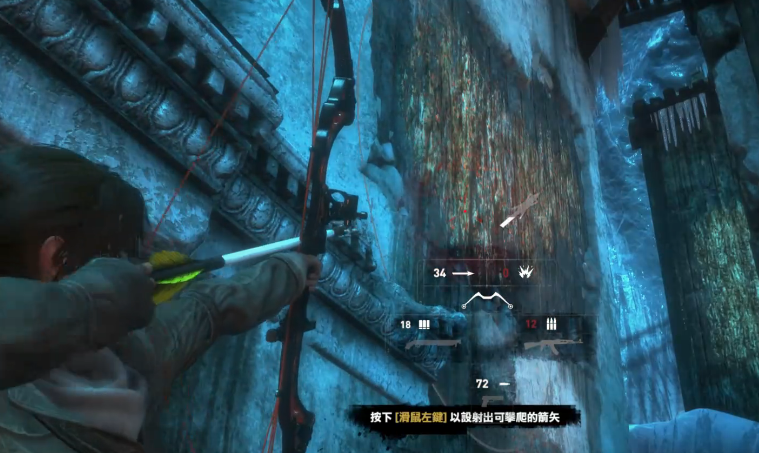
Task: Select the bow in the weapon selector
Action: (487, 299)
